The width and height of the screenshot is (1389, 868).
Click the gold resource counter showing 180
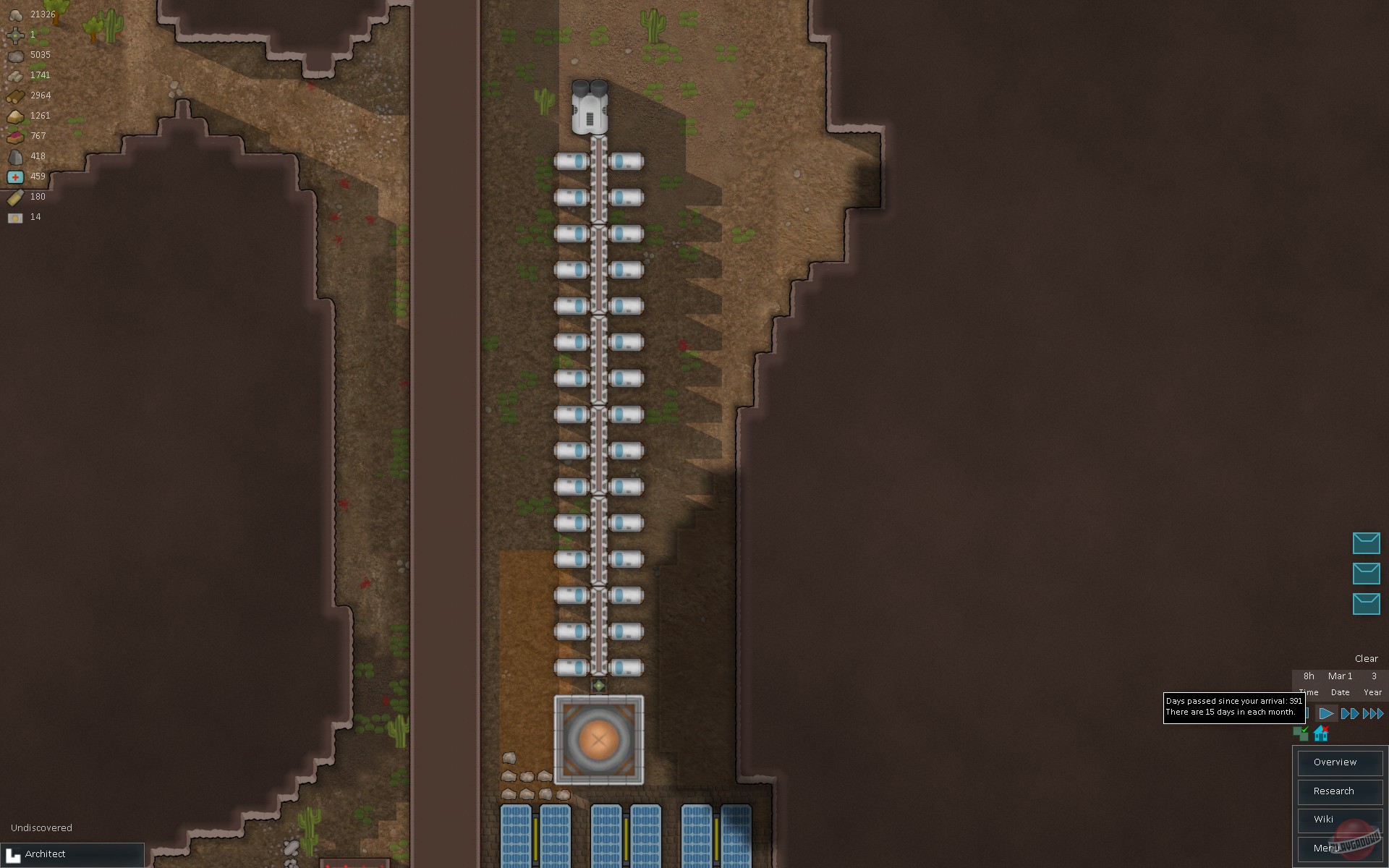(x=36, y=196)
